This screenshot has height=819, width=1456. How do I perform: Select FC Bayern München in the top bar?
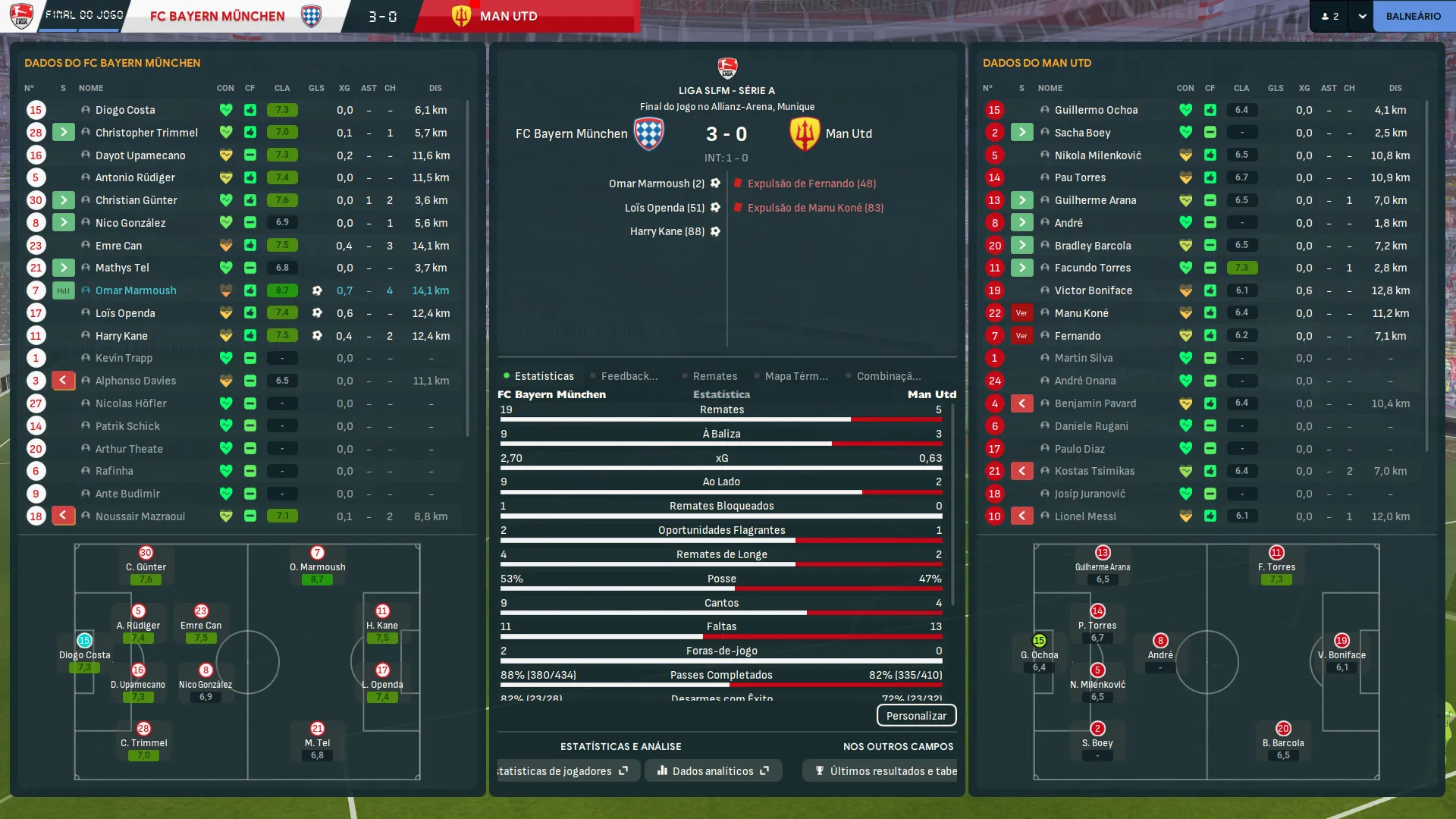218,16
